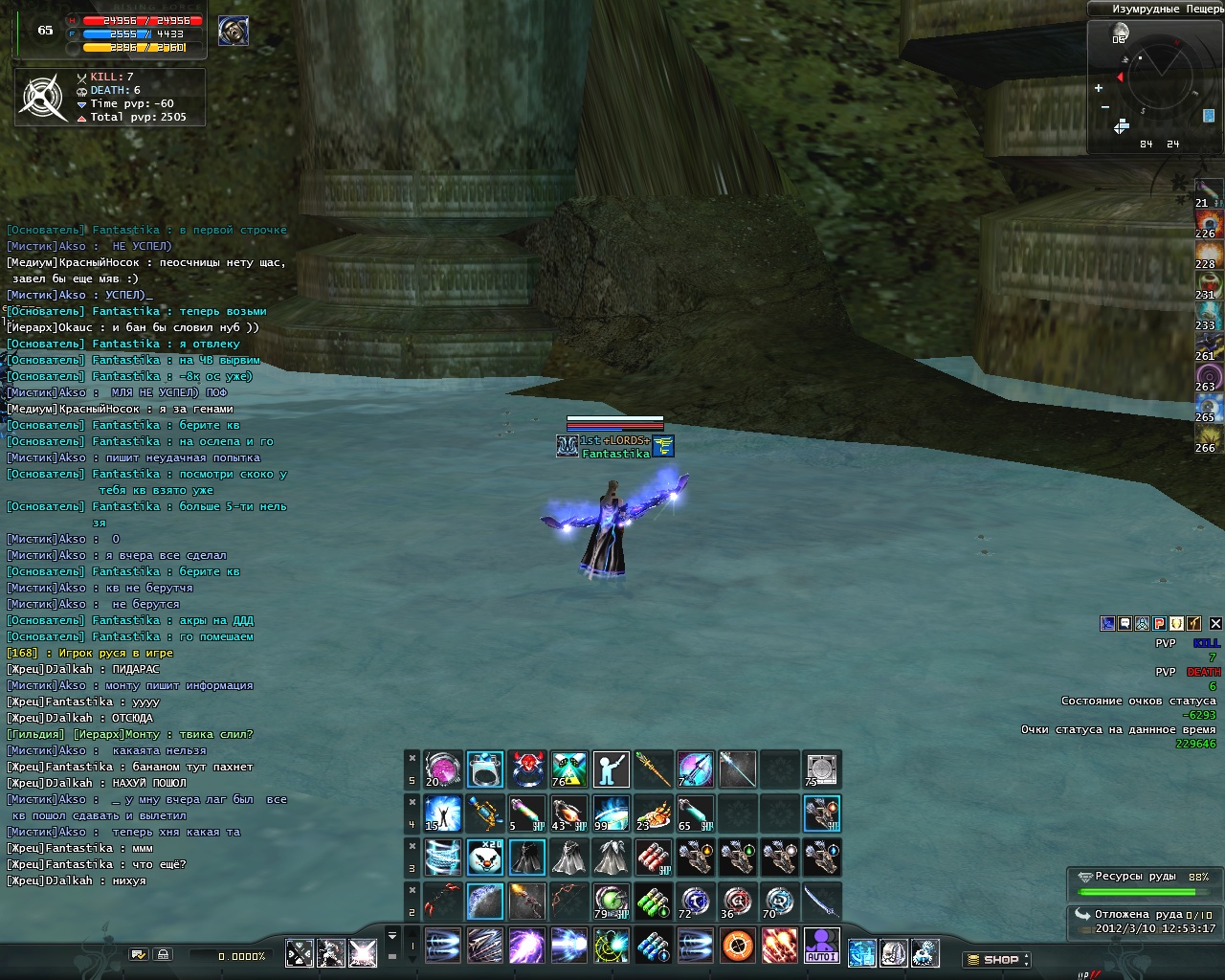Select the red ammo cartridges slot
This screenshot has height=980, width=1225.
pyautogui.click(x=653, y=857)
